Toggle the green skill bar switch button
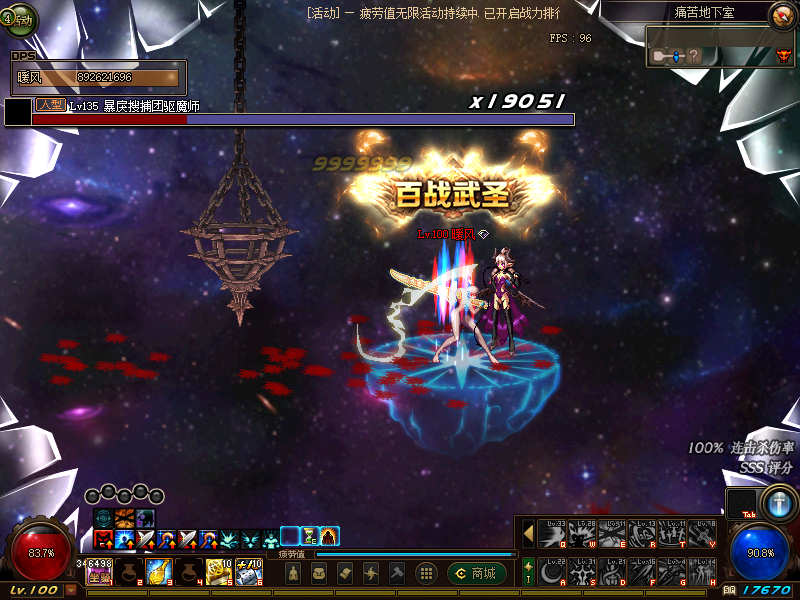This screenshot has height=600, width=800. [528, 572]
